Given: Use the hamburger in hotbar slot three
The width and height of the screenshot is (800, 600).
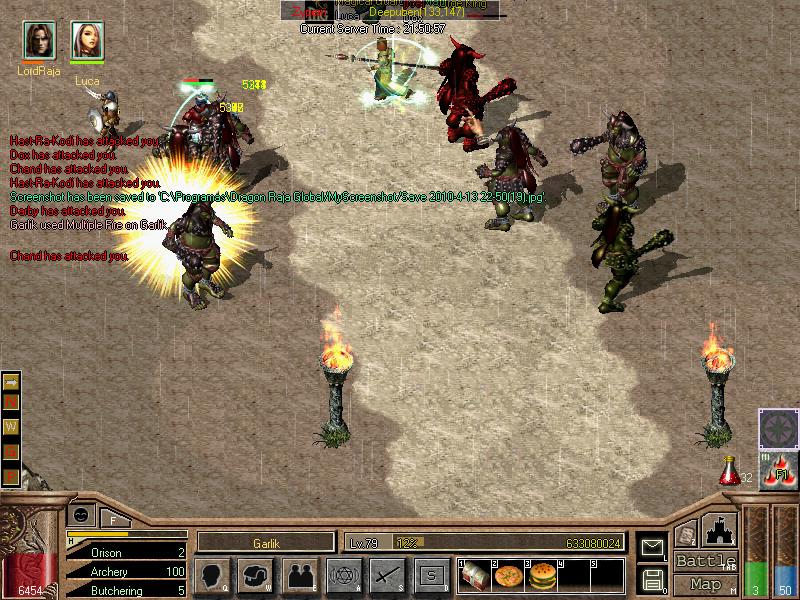Looking at the screenshot, I should [x=541, y=577].
